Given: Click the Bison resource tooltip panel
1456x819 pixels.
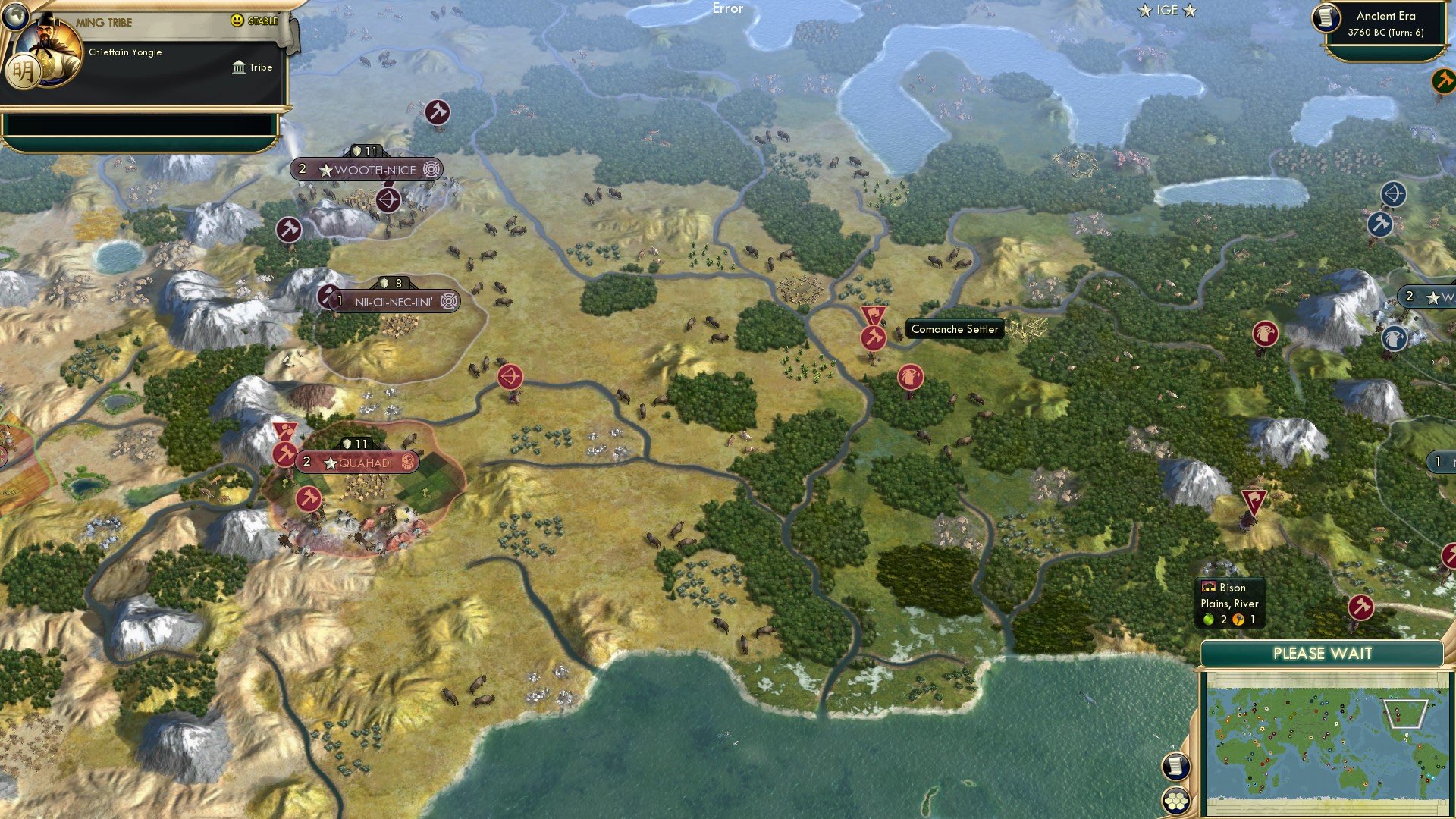Looking at the screenshot, I should point(1230,603).
